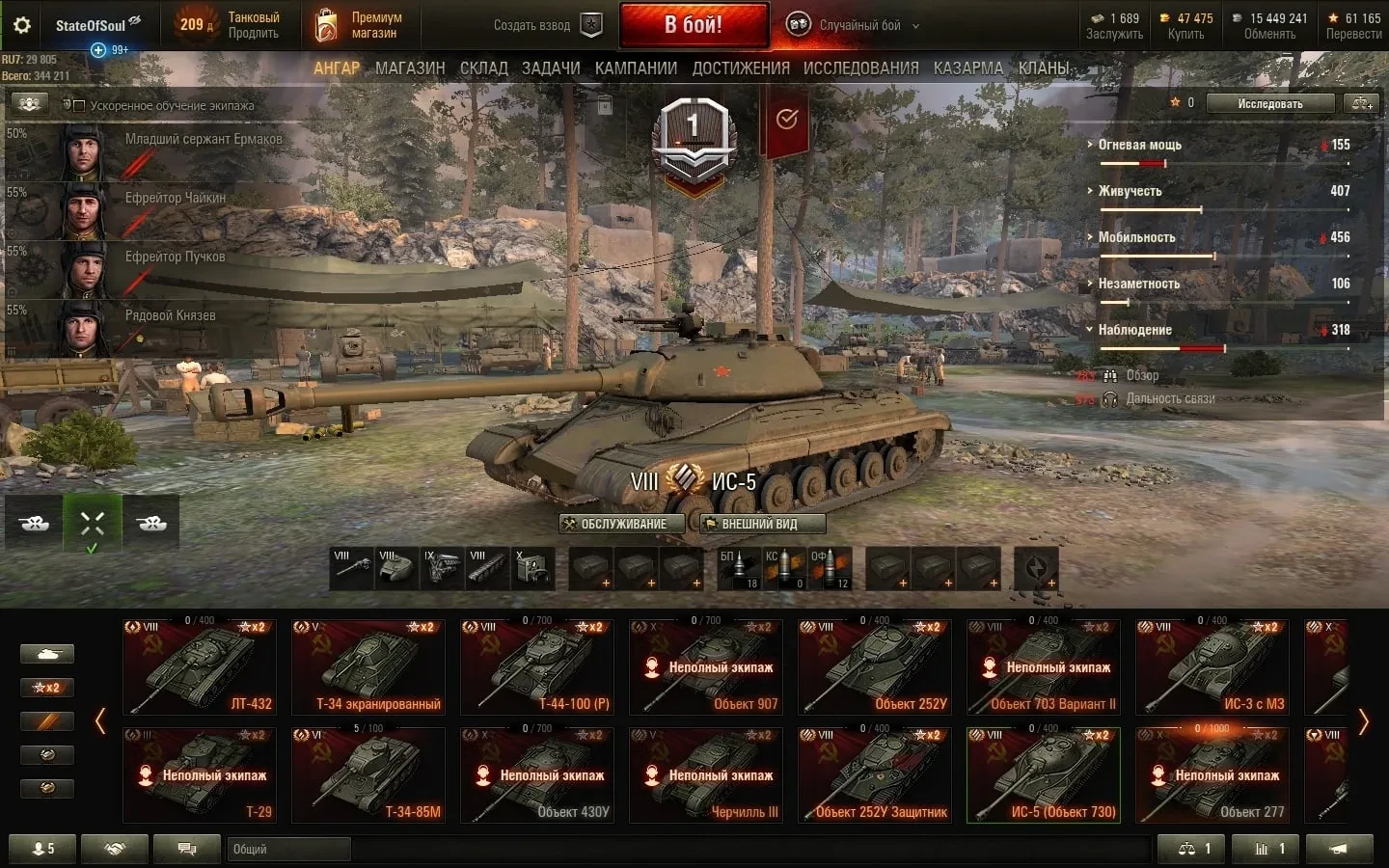The width and height of the screenshot is (1389, 868).
Task: Select the ЛТ-432 tank in the carousel
Action: tap(200, 667)
